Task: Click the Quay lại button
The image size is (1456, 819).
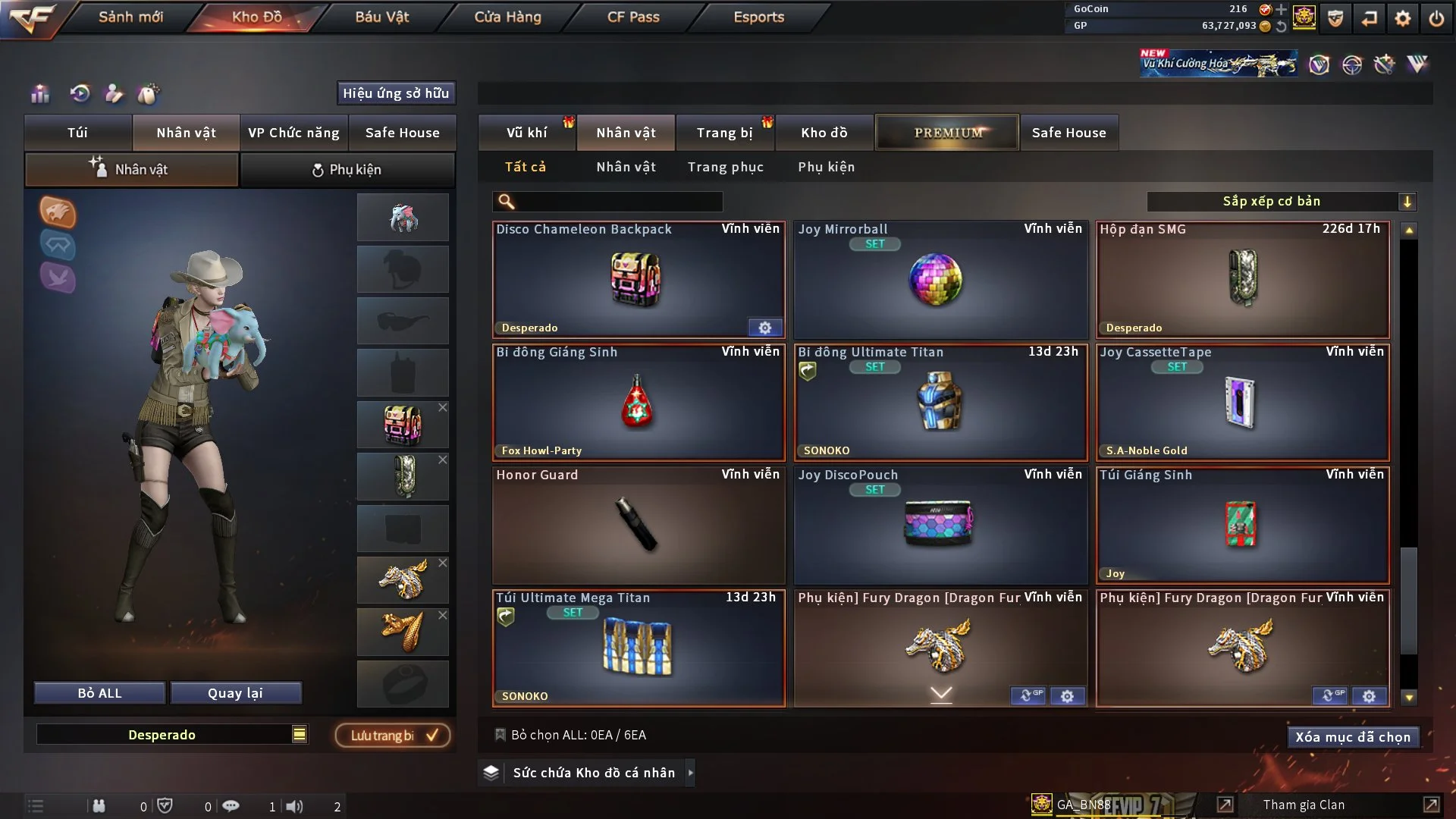Action: coord(235,693)
